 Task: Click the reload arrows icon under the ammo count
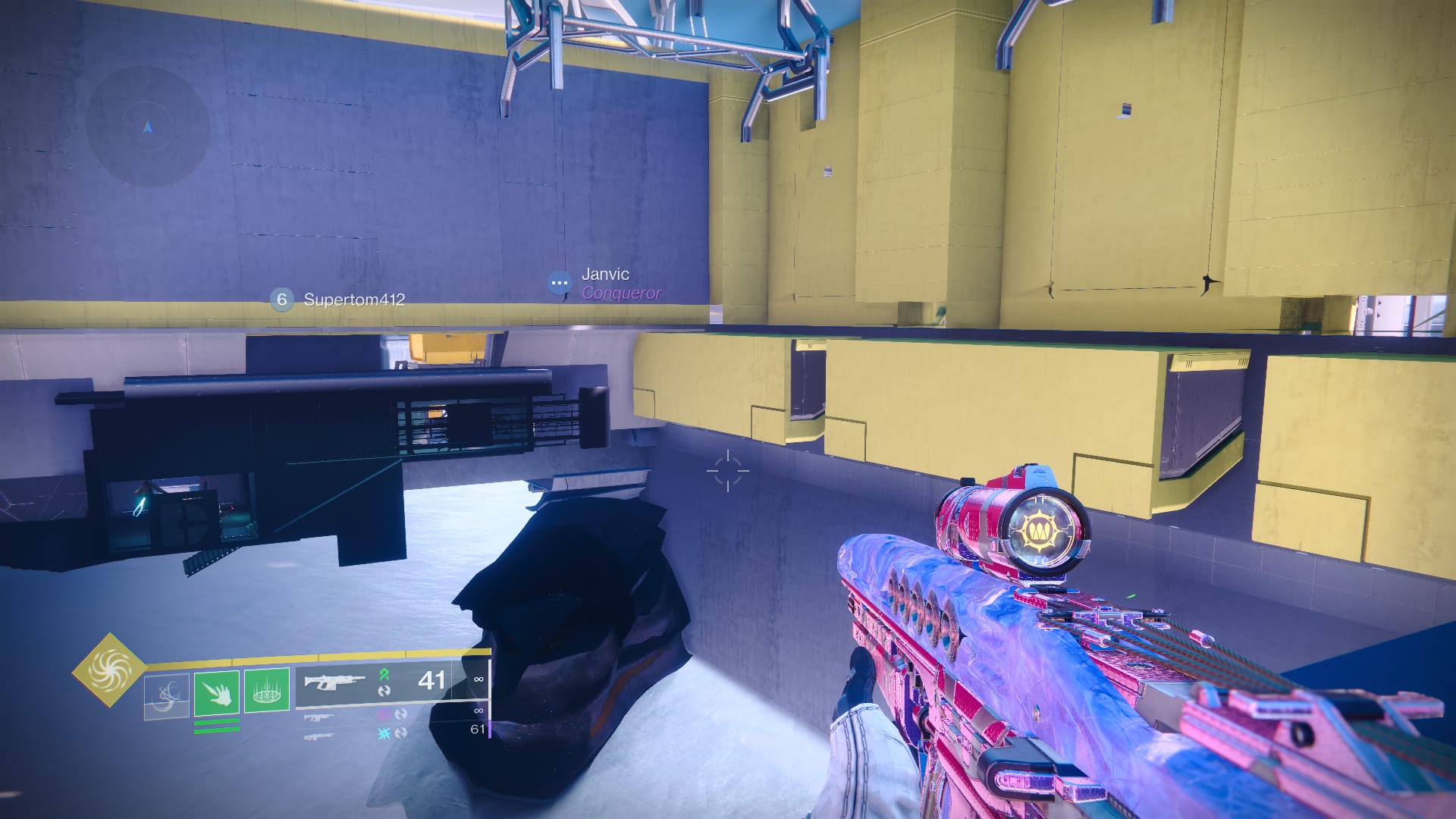tap(386, 692)
